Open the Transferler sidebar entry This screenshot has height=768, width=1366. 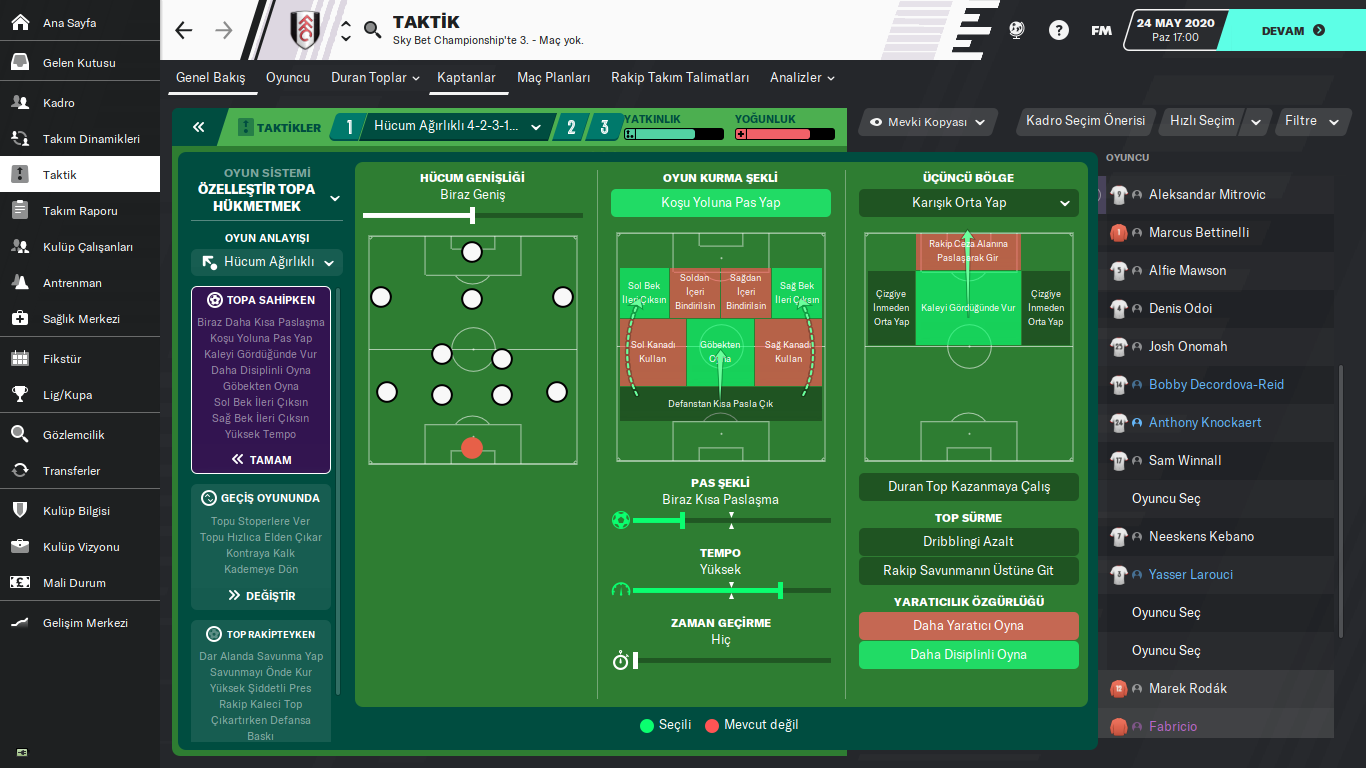pyautogui.click(x=71, y=471)
